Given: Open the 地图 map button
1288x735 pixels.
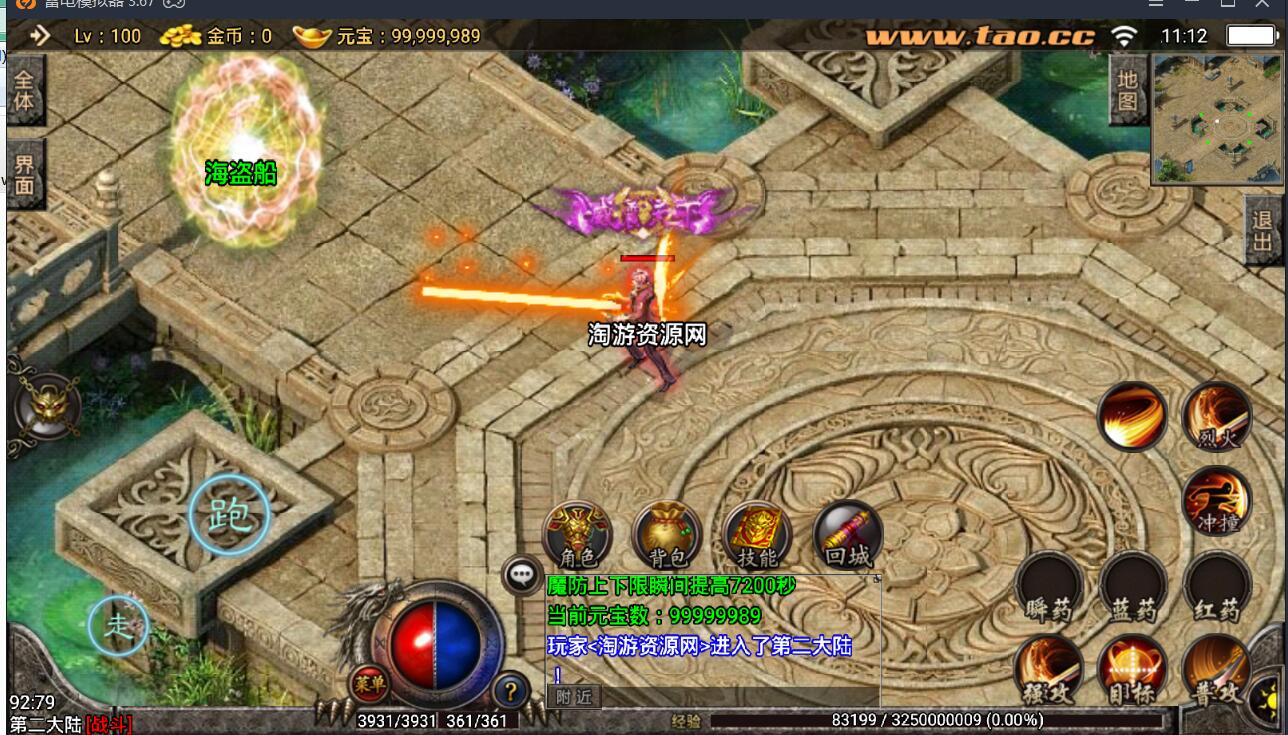Looking at the screenshot, I should click(x=1127, y=90).
